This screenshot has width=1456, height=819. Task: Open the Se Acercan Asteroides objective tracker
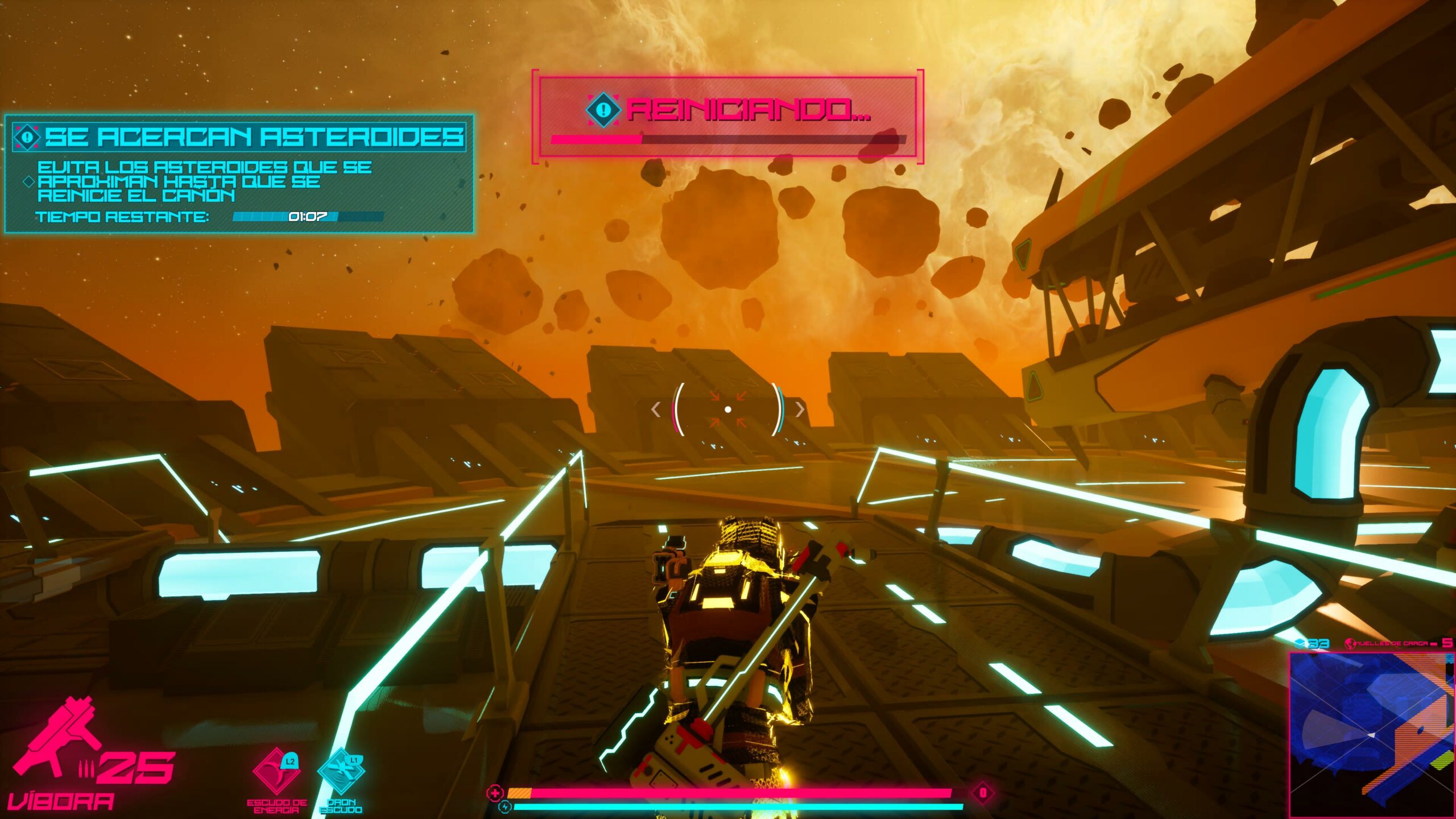(239, 174)
